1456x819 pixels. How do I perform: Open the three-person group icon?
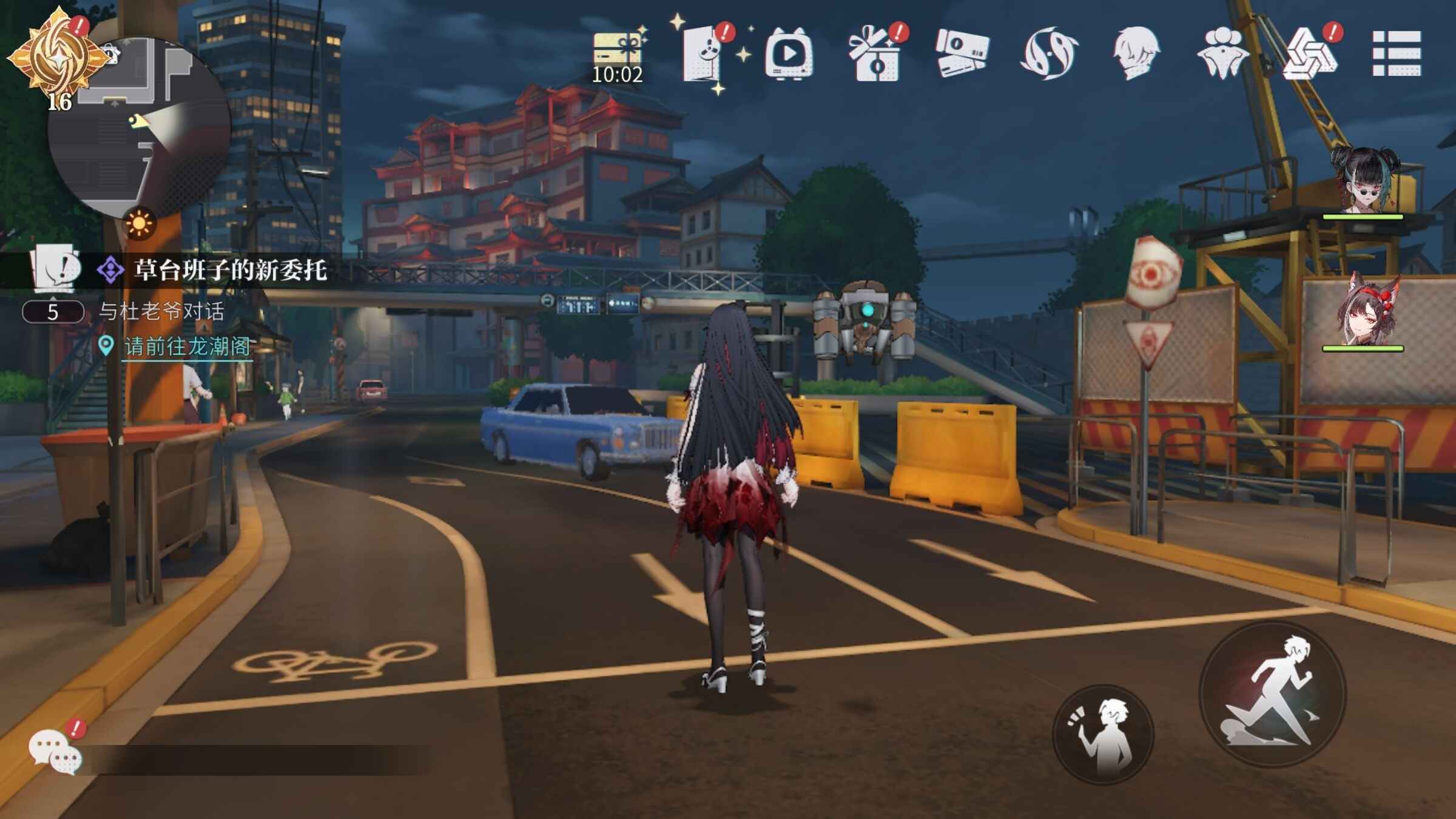1222,55
